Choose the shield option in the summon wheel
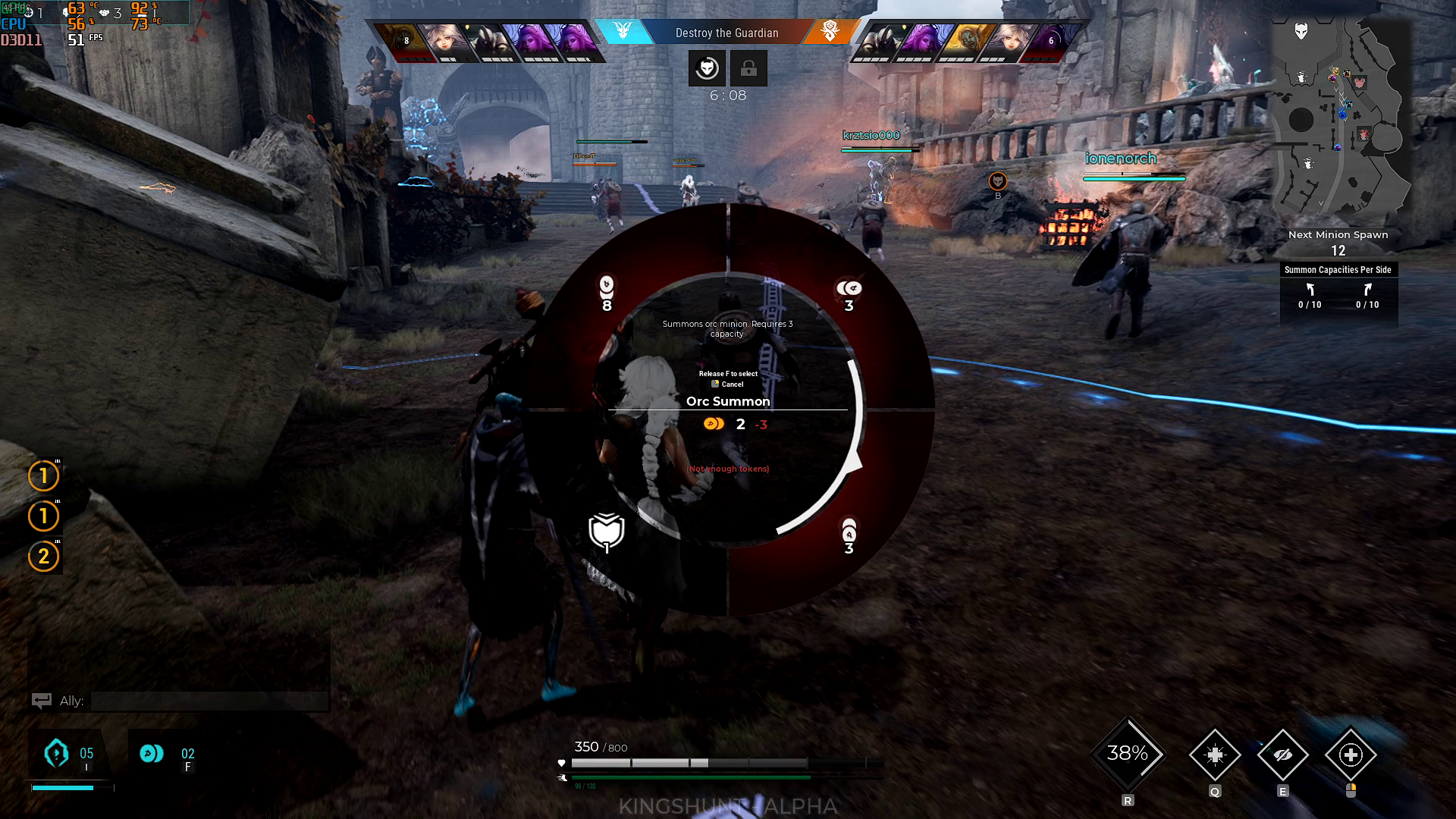This screenshot has height=819, width=1456. tap(607, 532)
